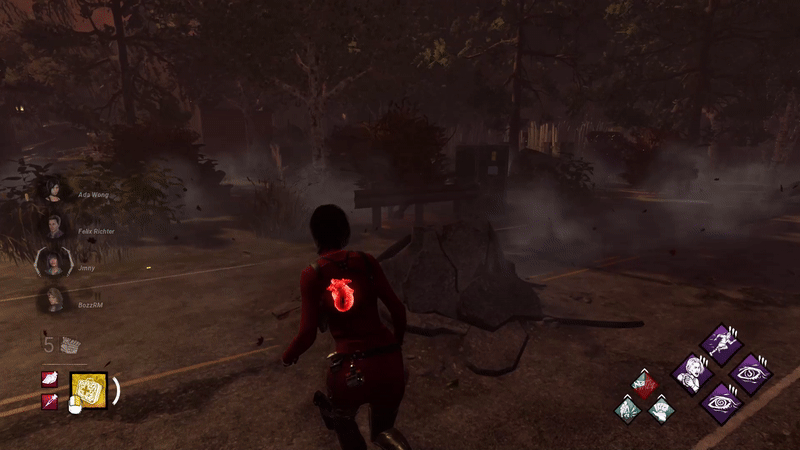This screenshot has width=800, height=450.
Task: Select the spiral eye perk
Action: (721, 402)
